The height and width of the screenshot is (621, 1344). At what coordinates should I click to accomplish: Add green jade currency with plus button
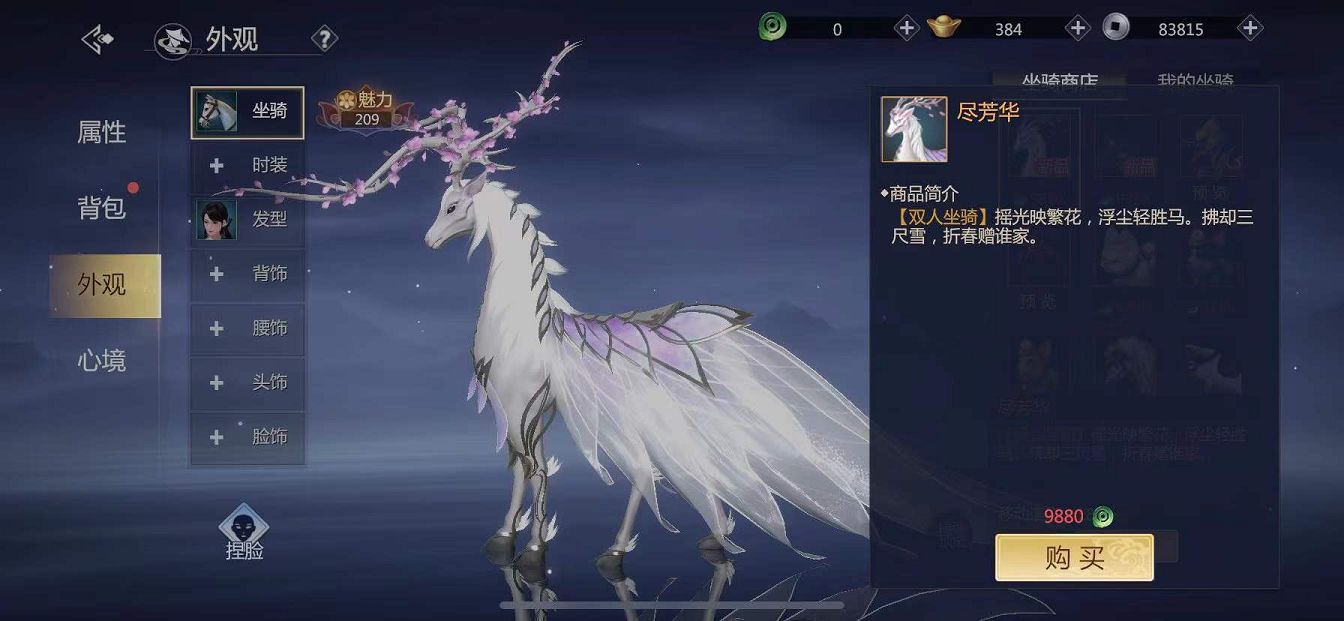(x=906, y=28)
